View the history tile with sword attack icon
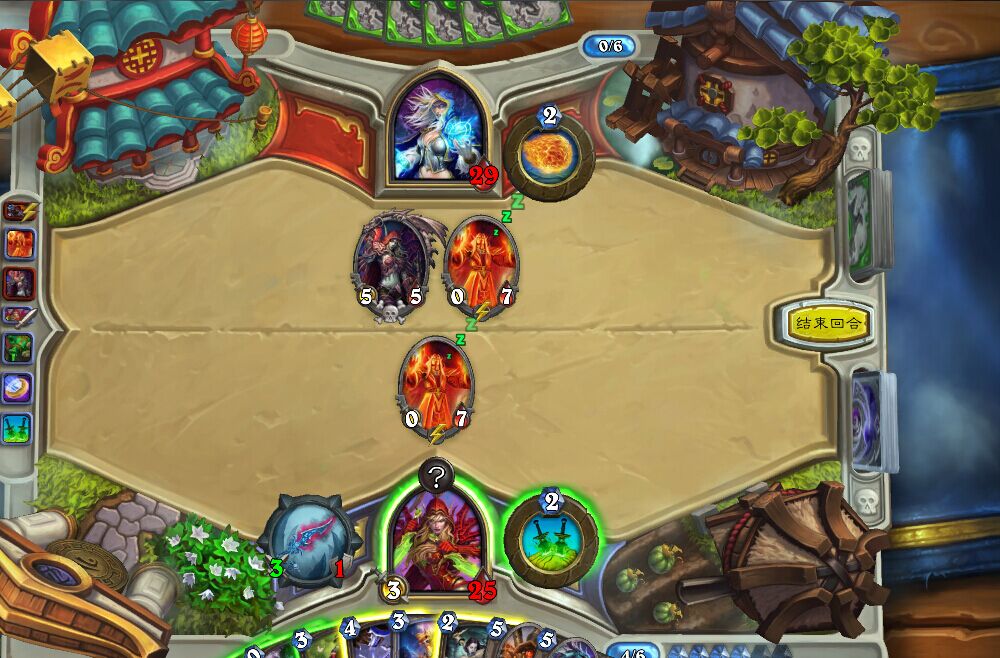Screen dimensions: 1000x658 click(19, 316)
